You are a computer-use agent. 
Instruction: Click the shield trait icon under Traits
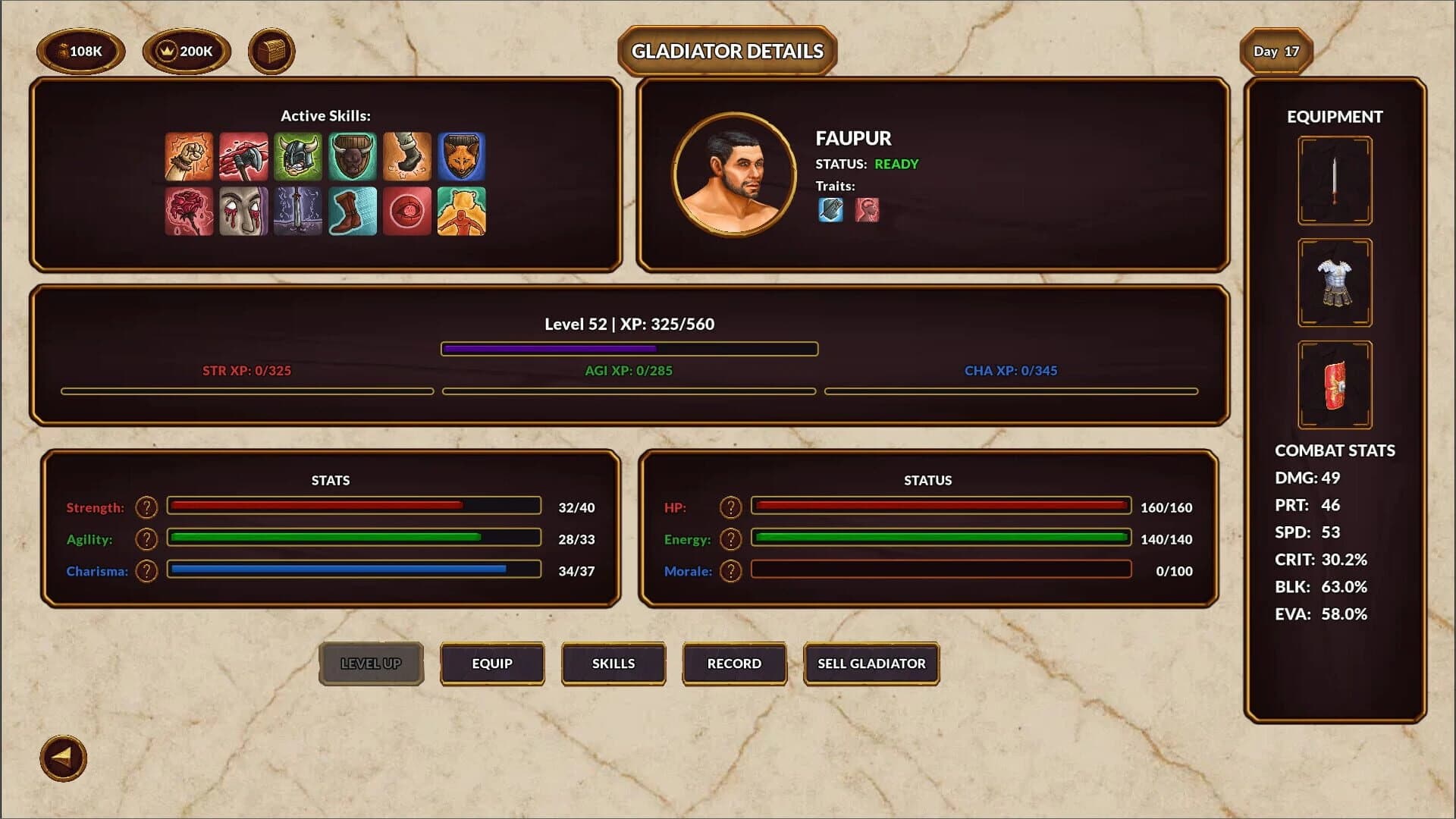point(830,211)
